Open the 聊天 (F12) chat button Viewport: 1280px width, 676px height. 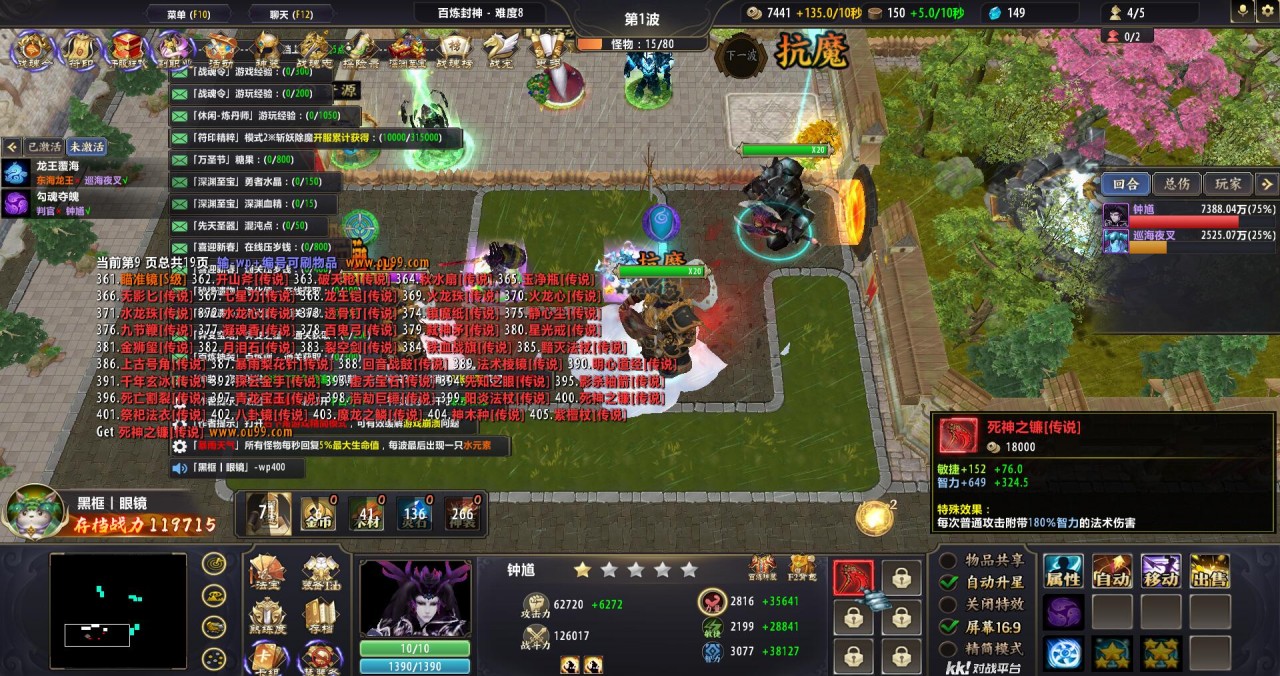291,13
